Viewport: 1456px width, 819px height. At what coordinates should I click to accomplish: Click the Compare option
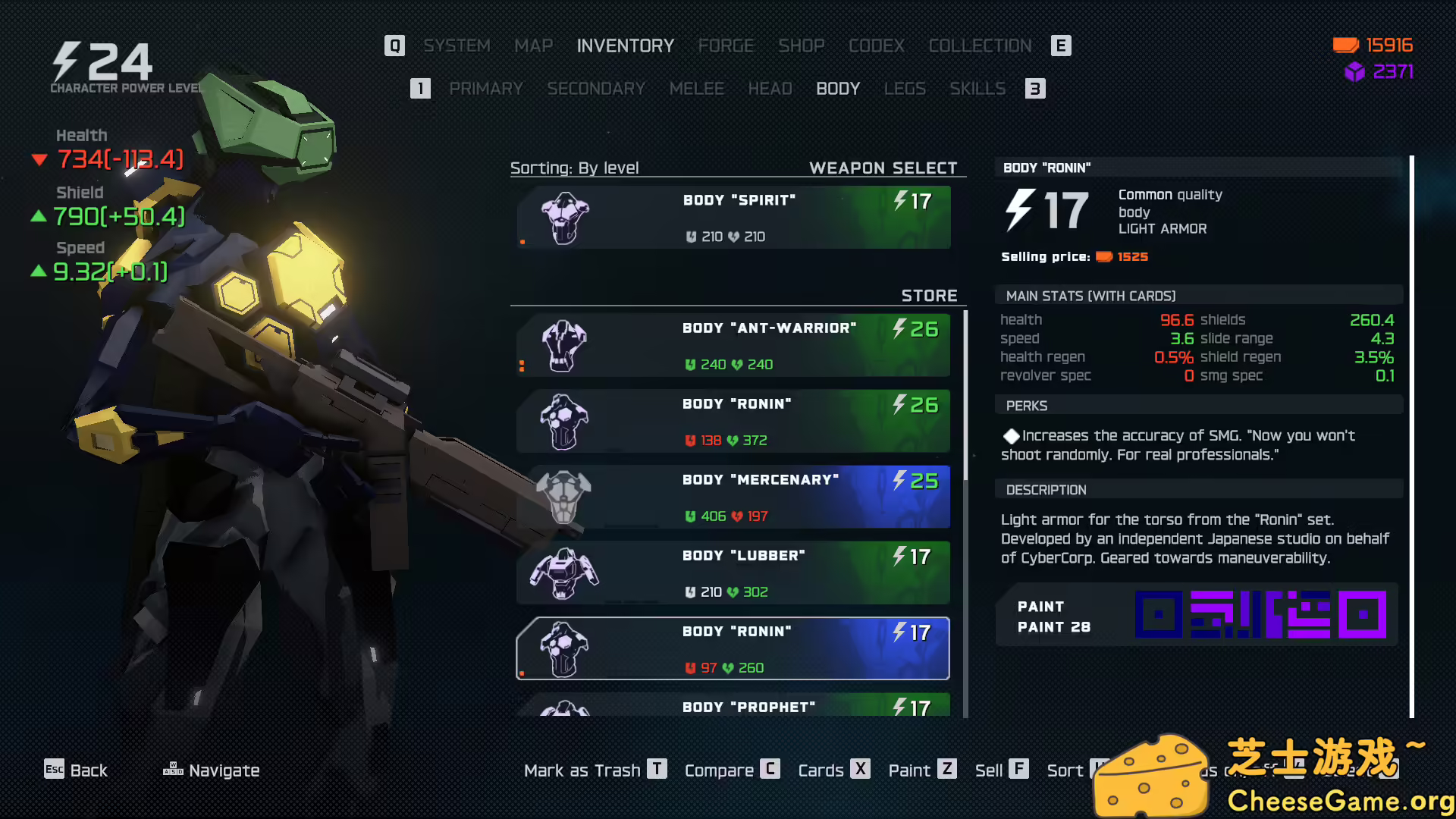719,770
